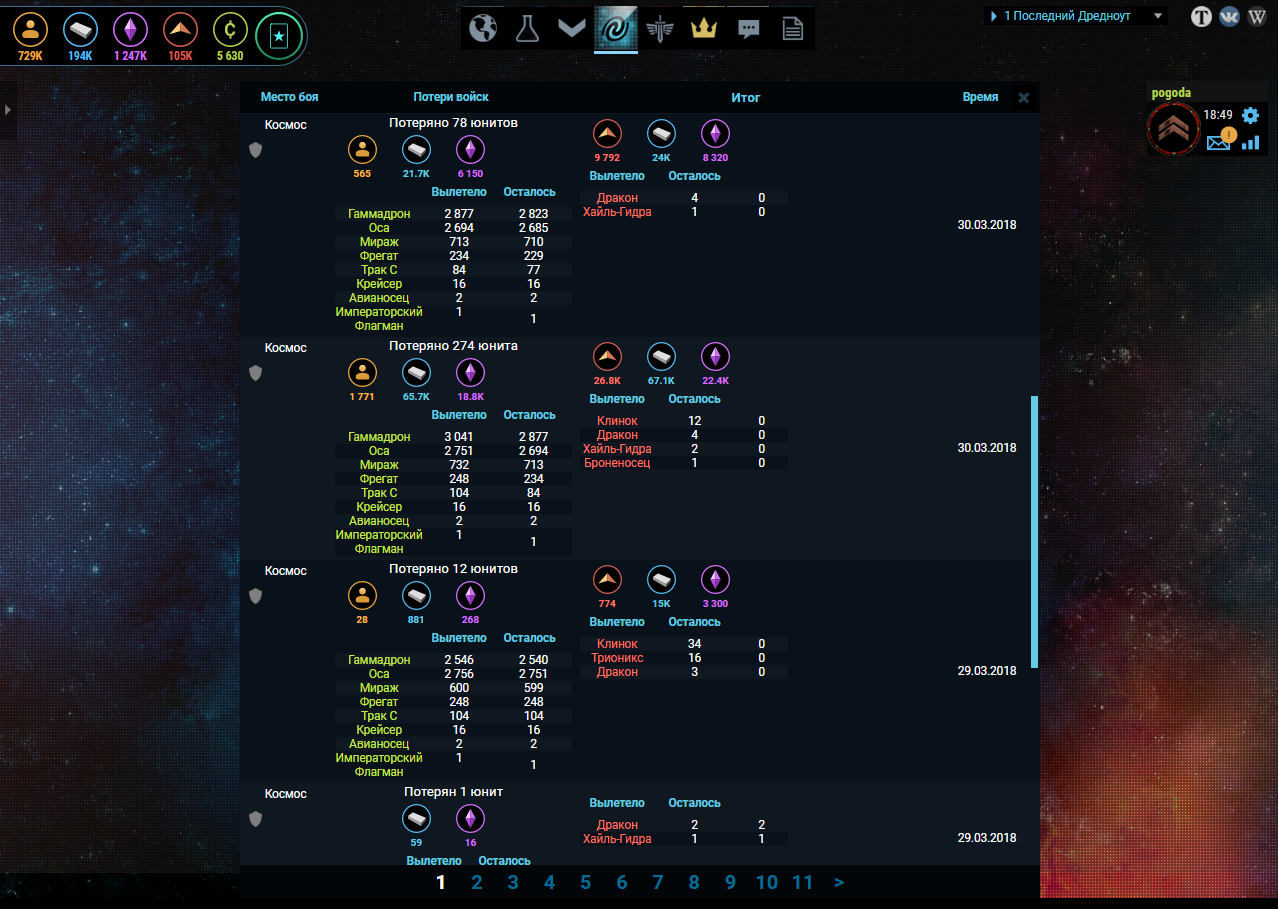
Task: Expand the "1 Последний Дредноут" planet dropdown
Action: [1158, 16]
